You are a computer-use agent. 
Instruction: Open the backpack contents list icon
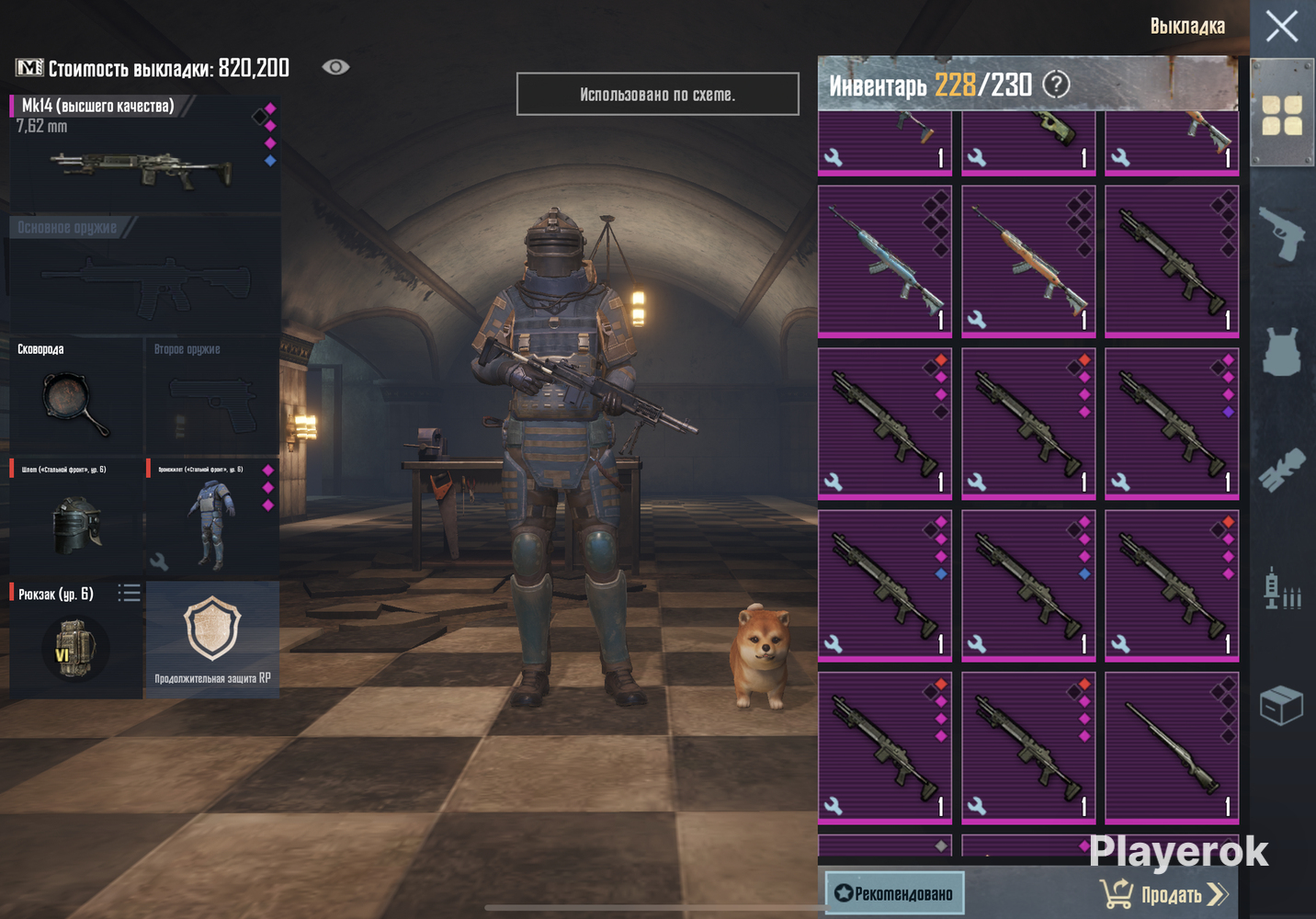click(x=130, y=594)
